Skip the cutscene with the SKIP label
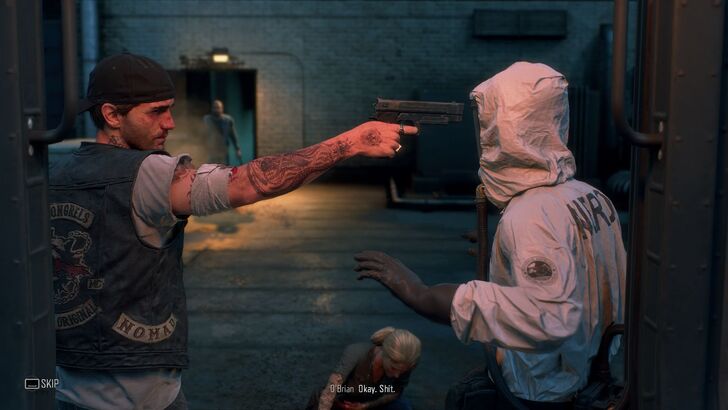728x410 pixels. [x=42, y=383]
